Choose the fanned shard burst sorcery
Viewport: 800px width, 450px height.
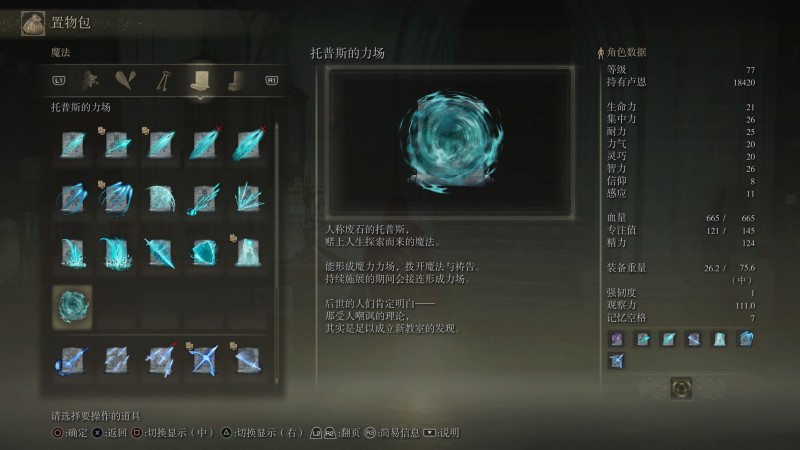point(246,198)
